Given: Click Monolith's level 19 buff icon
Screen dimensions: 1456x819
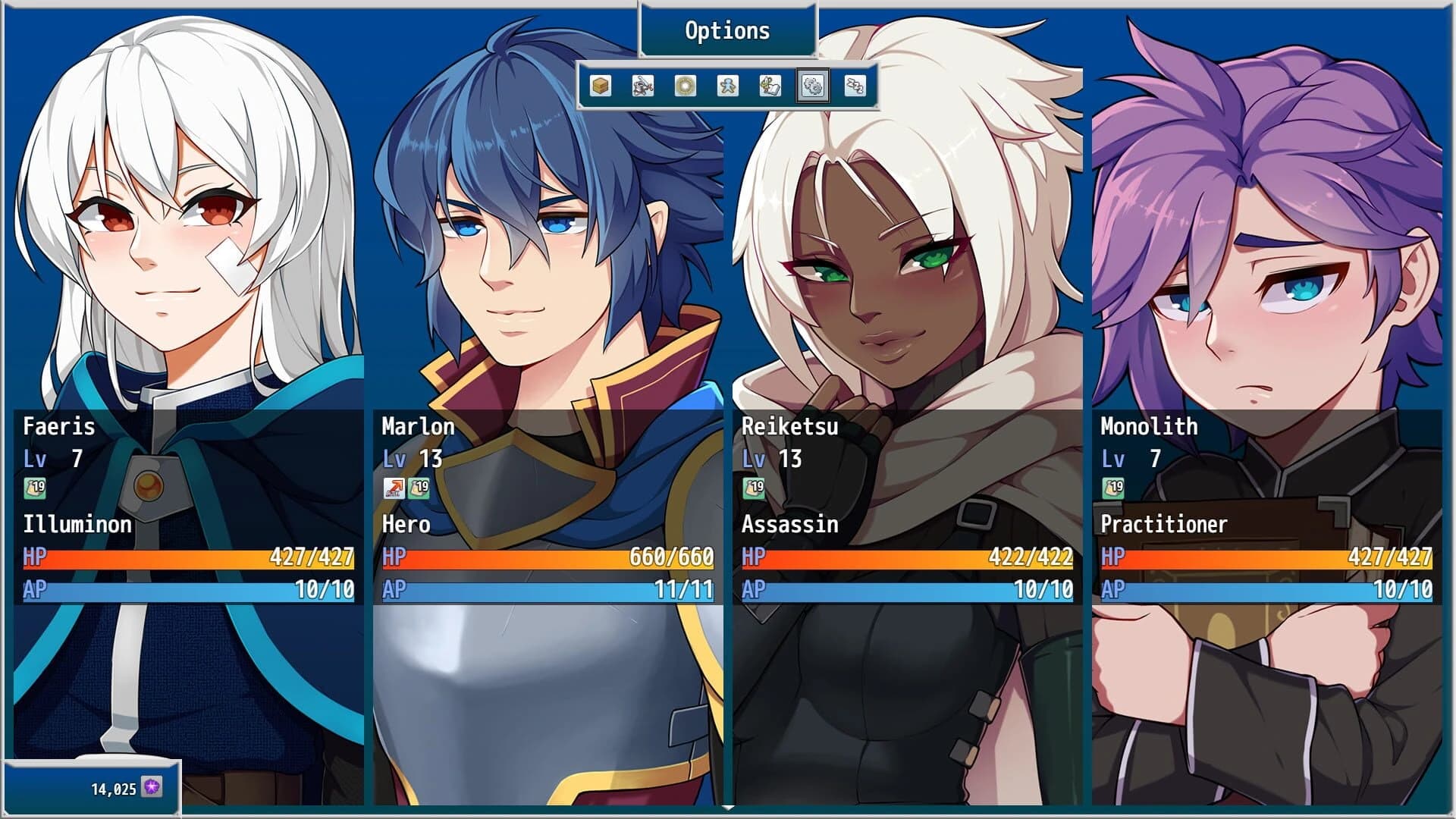Looking at the screenshot, I should tap(1113, 488).
